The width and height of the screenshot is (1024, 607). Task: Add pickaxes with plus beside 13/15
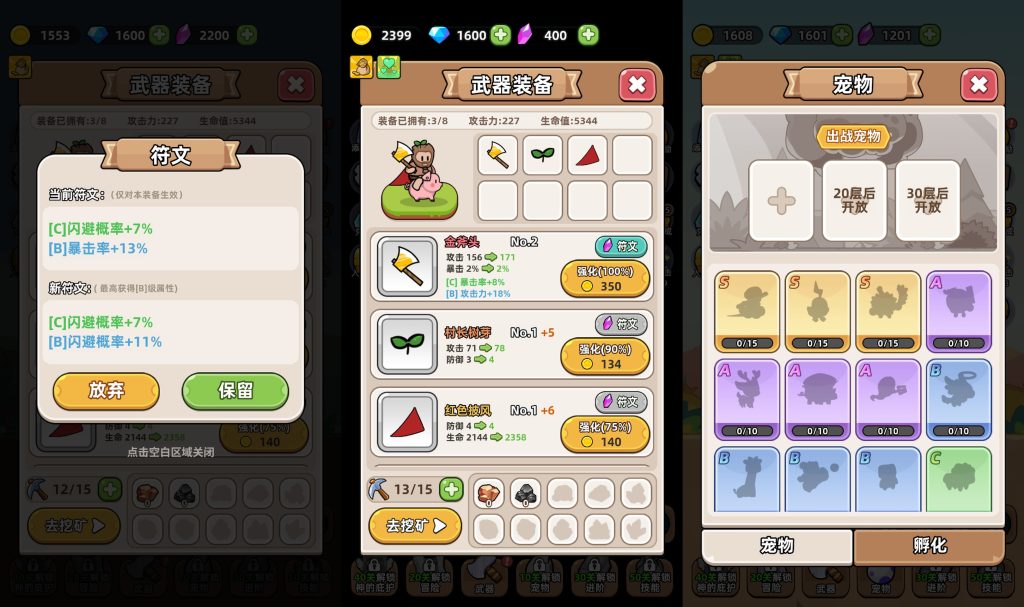[x=451, y=489]
